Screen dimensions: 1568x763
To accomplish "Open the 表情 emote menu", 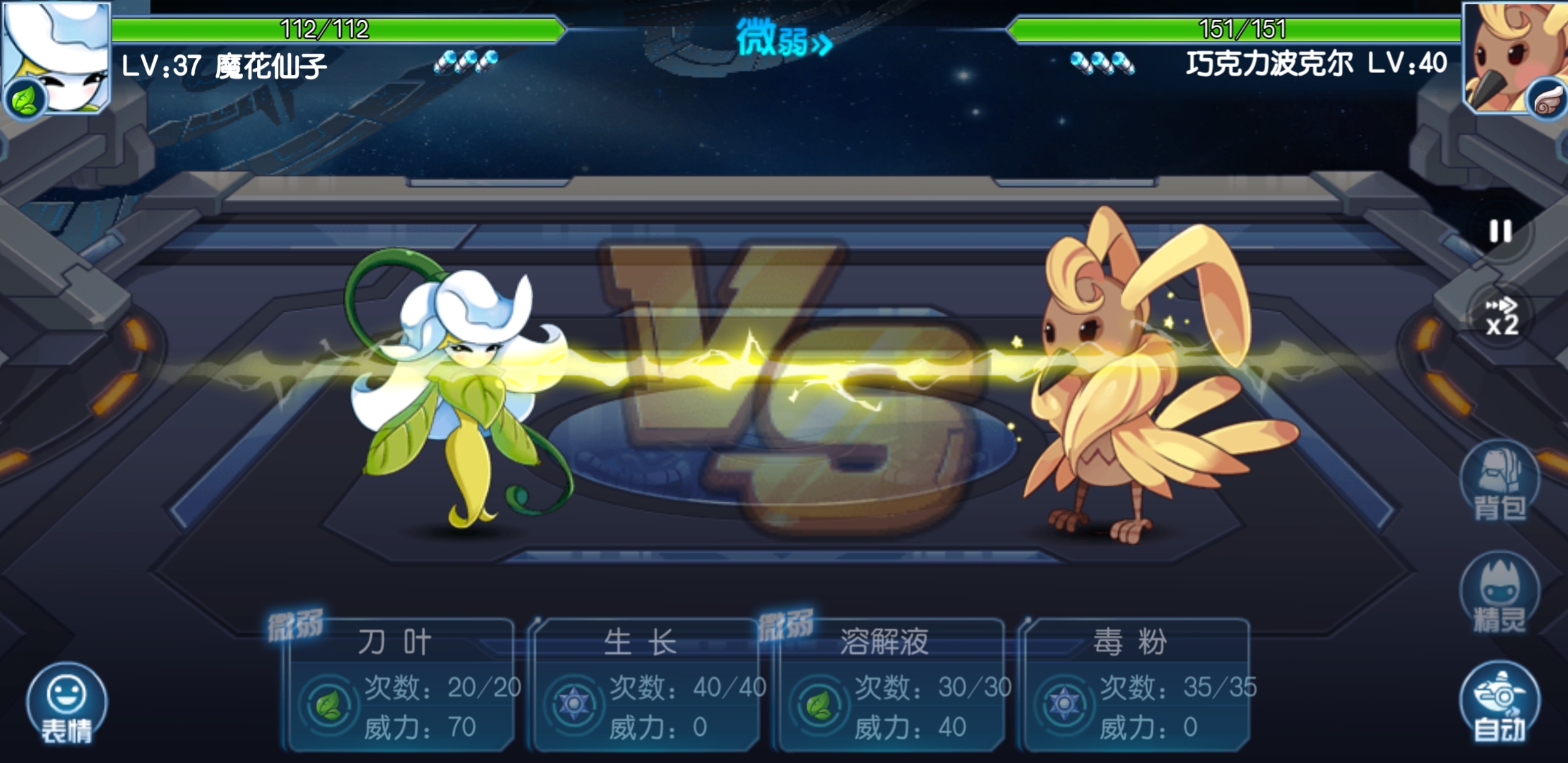I will coord(66,704).
